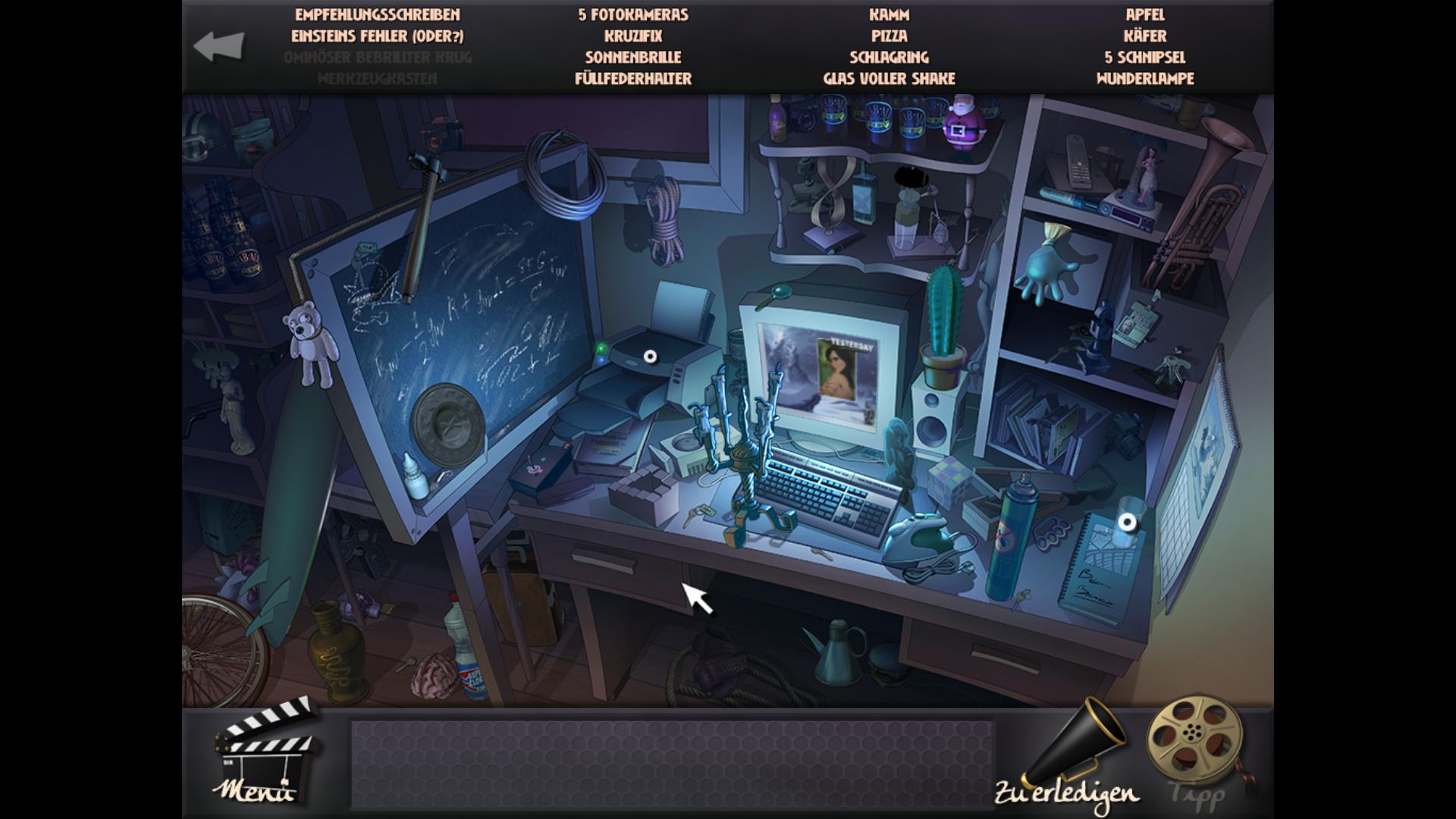Choose the Kamm list entry

[x=890, y=14]
